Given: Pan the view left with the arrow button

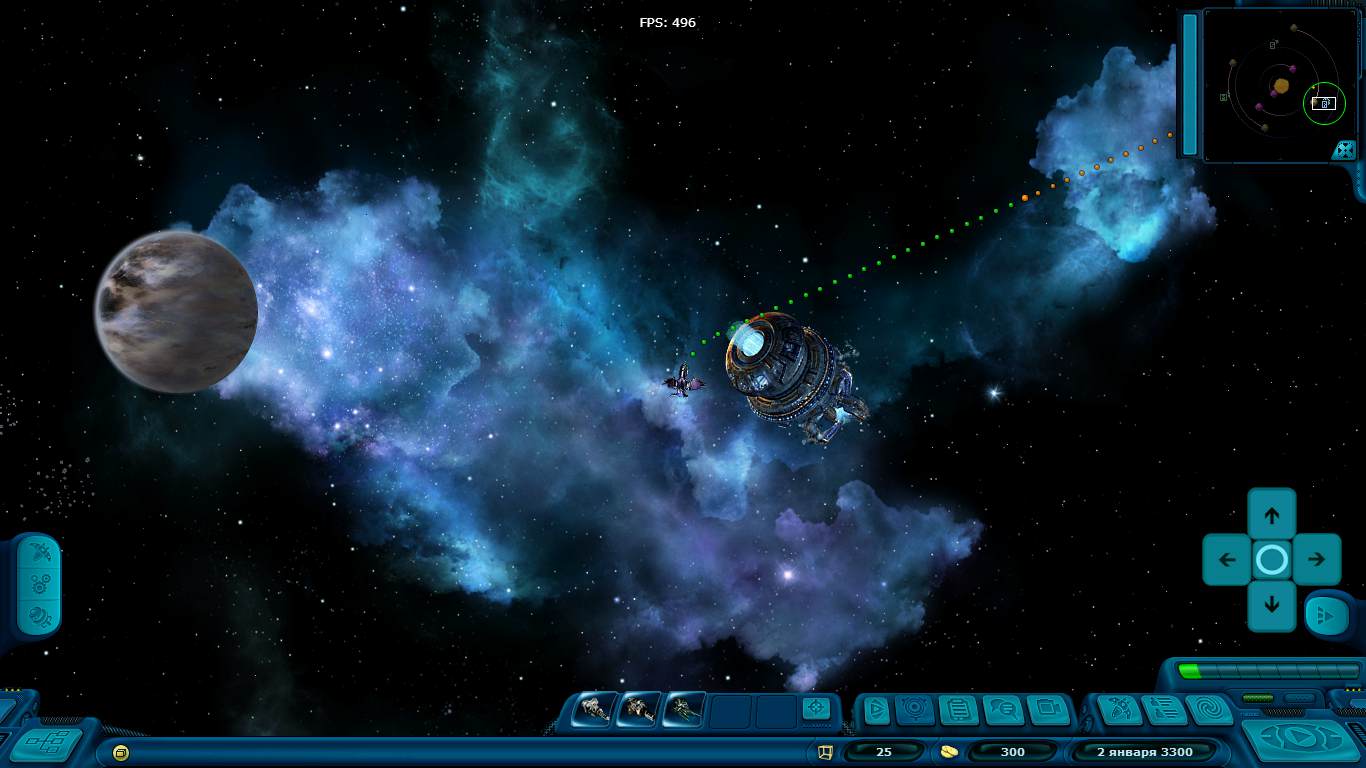Looking at the screenshot, I should 1227,560.
